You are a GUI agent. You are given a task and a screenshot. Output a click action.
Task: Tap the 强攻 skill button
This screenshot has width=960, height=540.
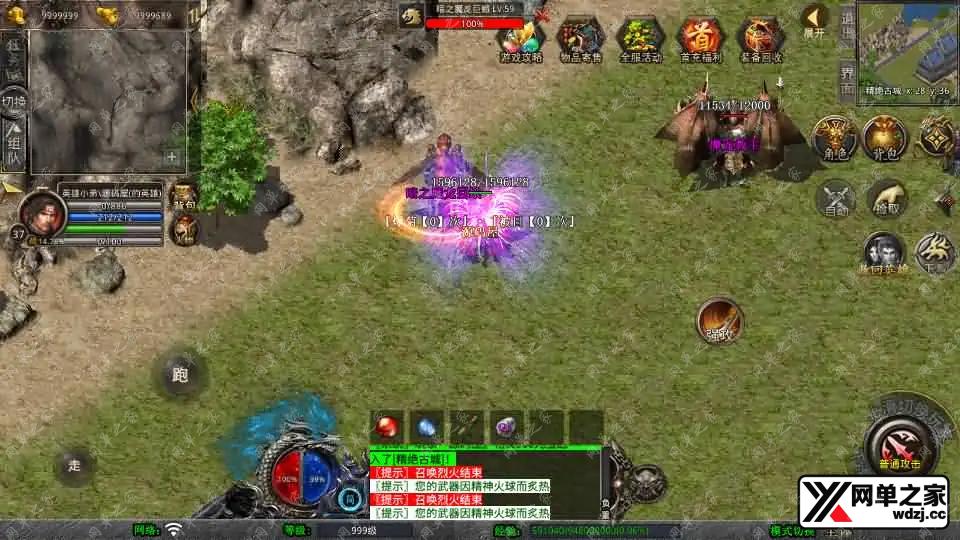point(720,322)
